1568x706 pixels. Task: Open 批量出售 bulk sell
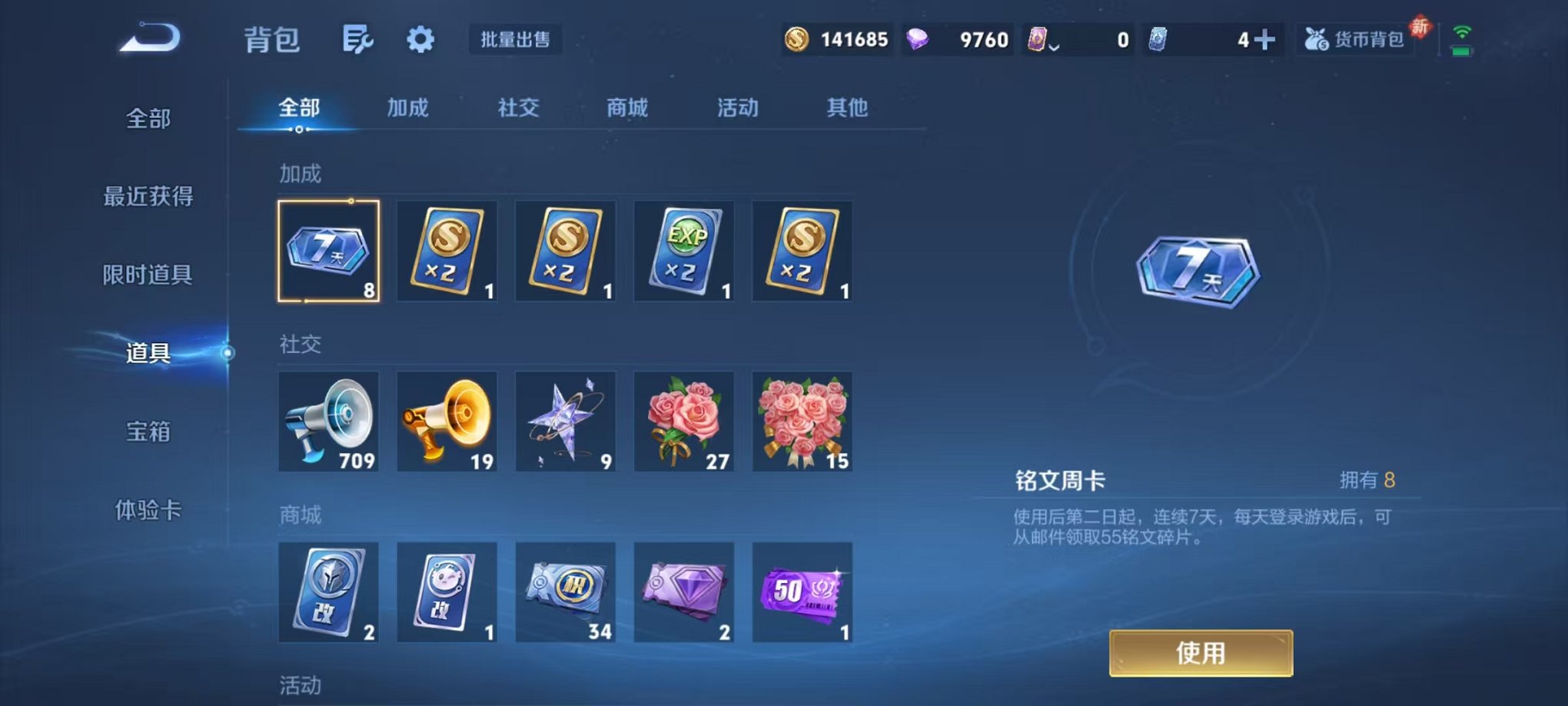(517, 40)
